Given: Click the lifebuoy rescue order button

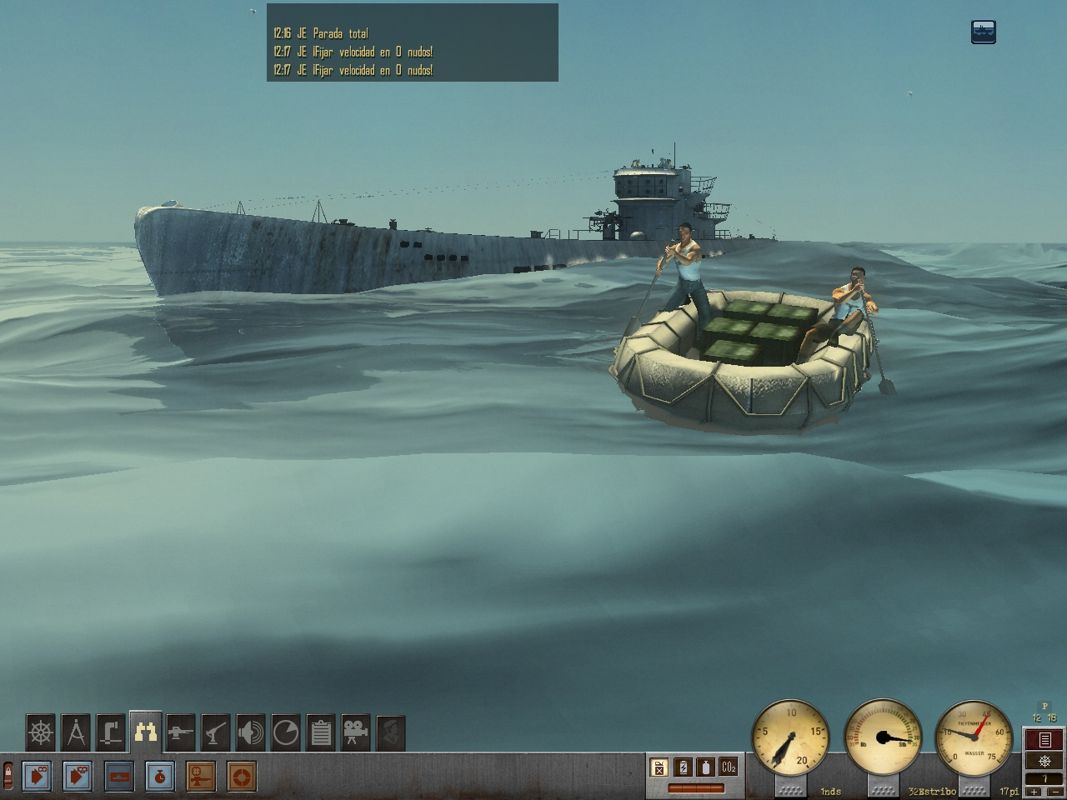Looking at the screenshot, I should click(x=241, y=776).
